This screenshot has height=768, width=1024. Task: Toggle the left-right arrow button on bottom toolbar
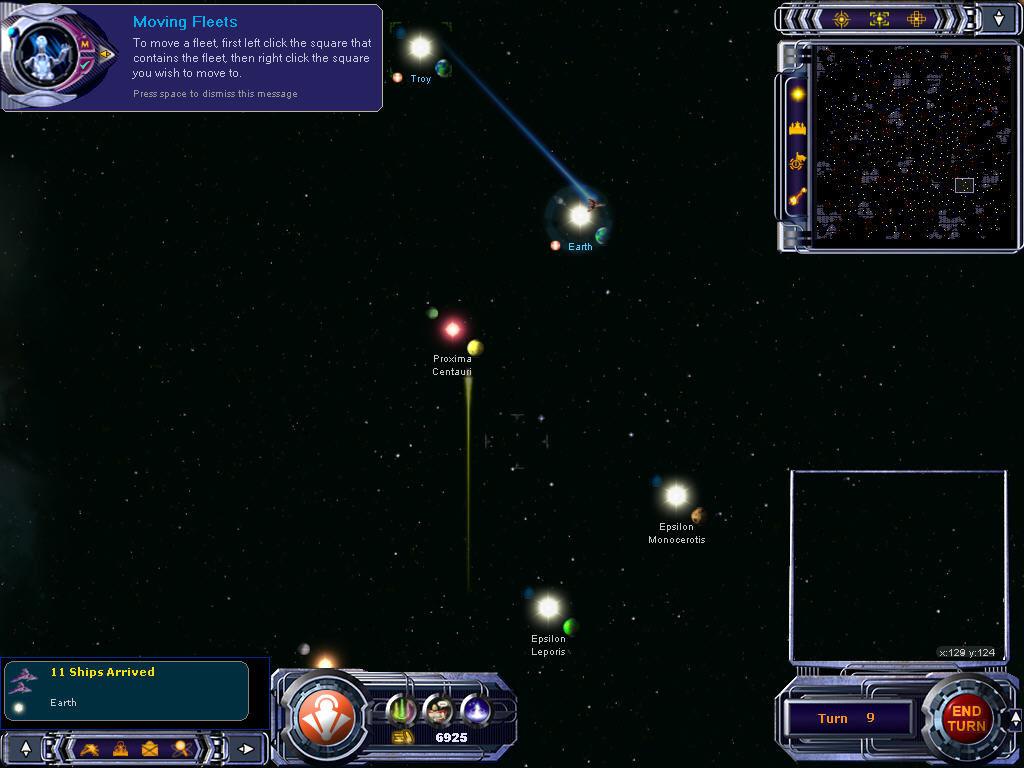[x=246, y=747]
